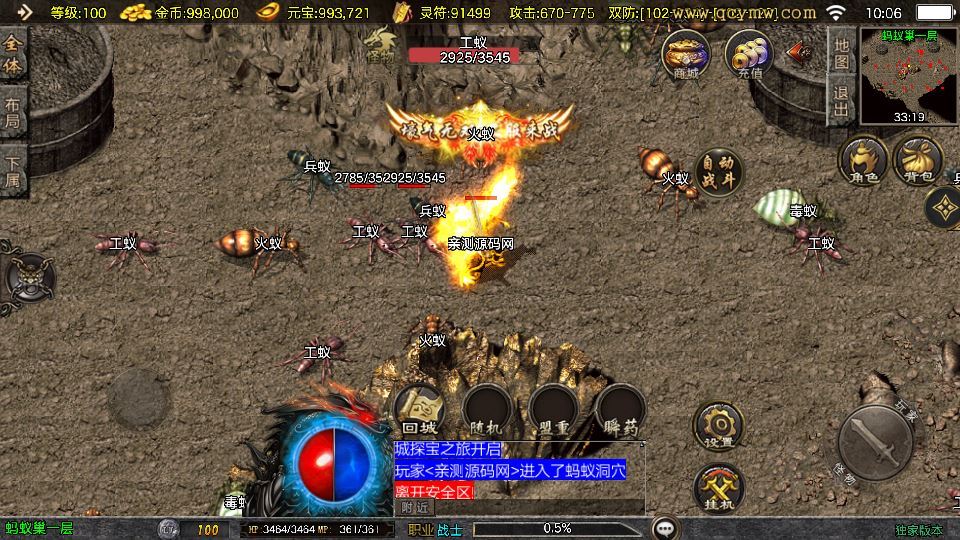Switch to the 下属 tab
Screen dimensions: 960x540
click(13, 170)
